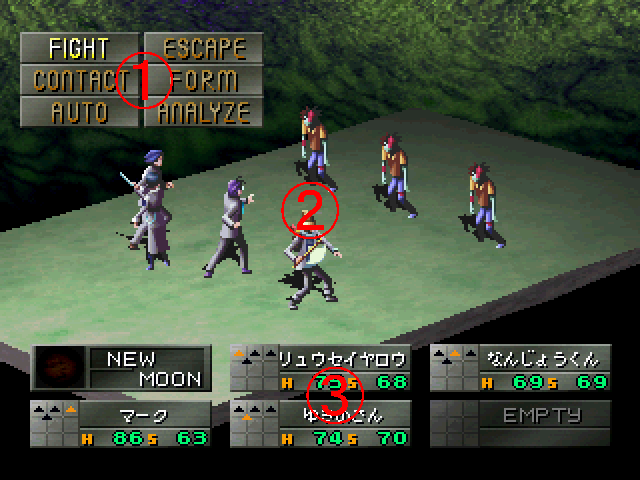Select the なんじょうくん party panel
This screenshot has height=480, width=640.
pos(520,368)
